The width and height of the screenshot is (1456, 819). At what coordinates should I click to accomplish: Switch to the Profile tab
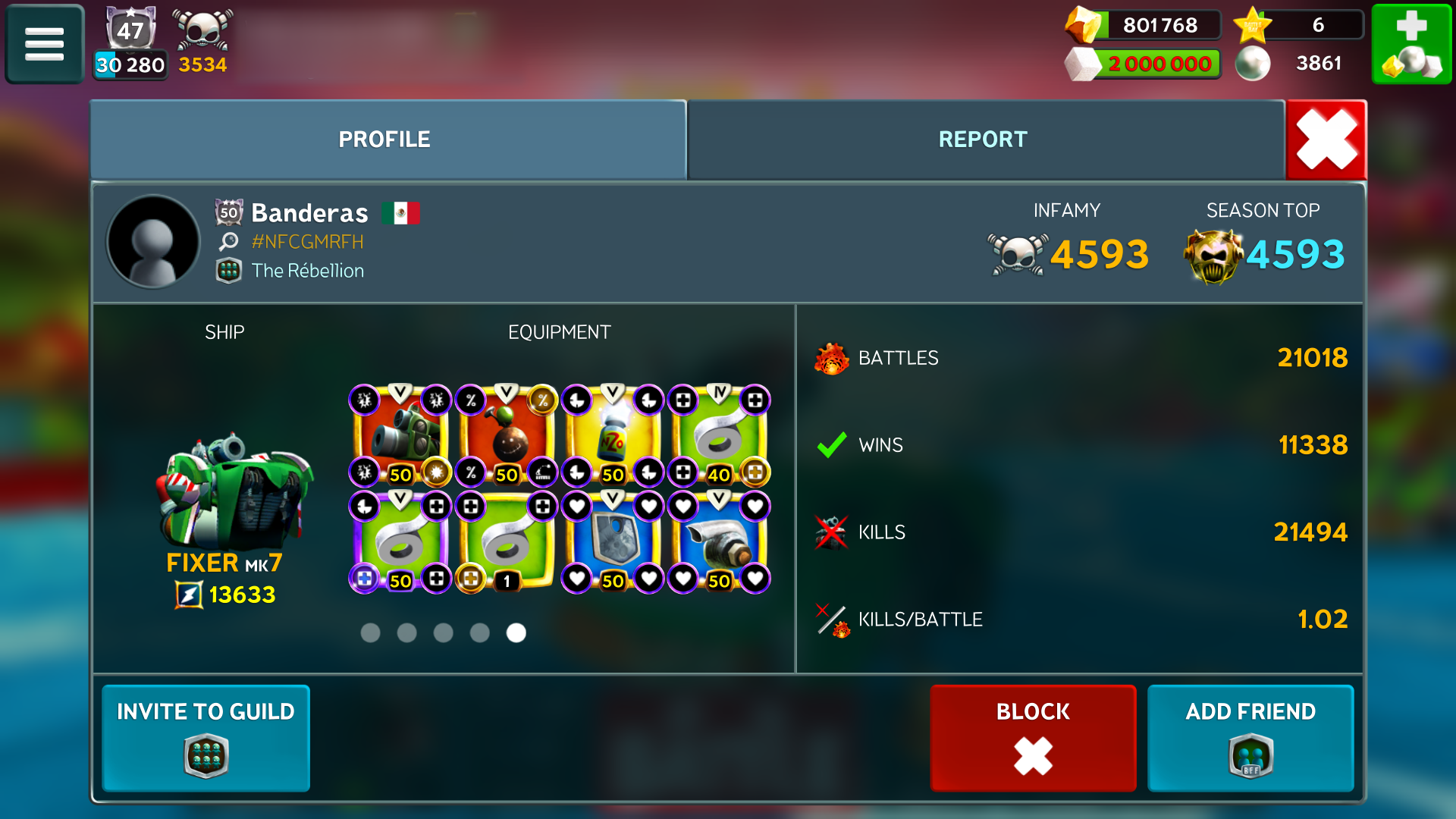click(x=384, y=140)
